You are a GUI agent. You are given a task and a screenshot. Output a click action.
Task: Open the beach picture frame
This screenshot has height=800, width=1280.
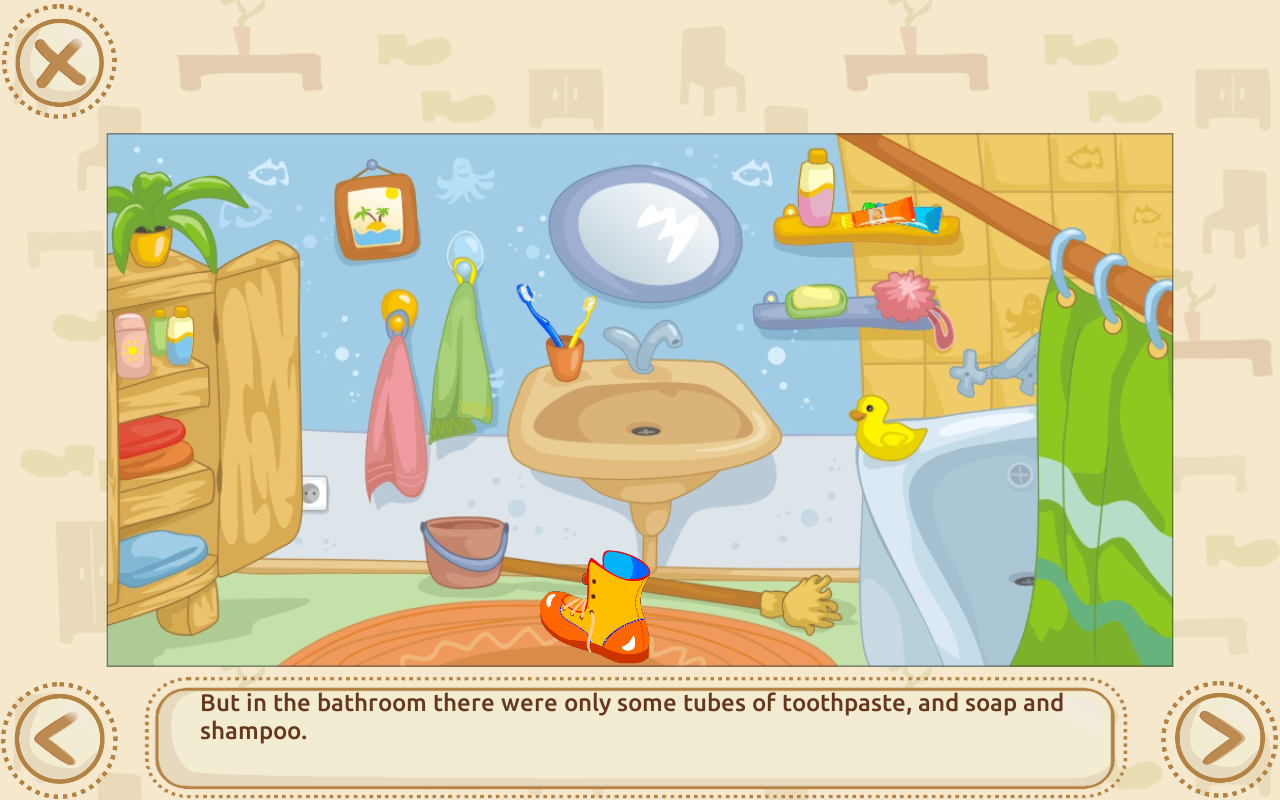(x=375, y=215)
